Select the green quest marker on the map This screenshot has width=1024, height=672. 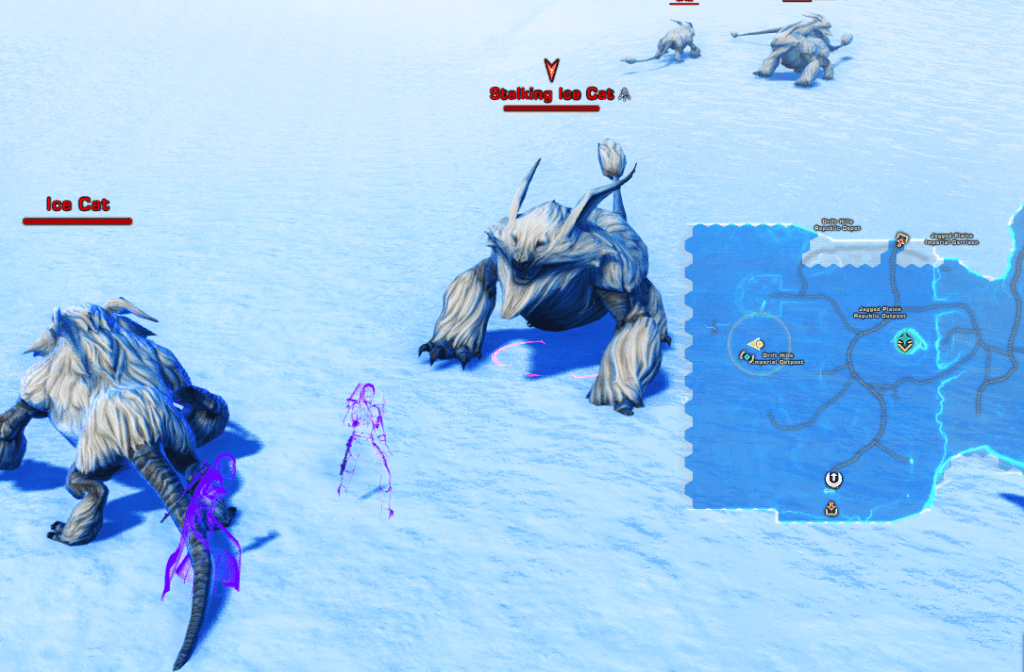(x=906, y=342)
